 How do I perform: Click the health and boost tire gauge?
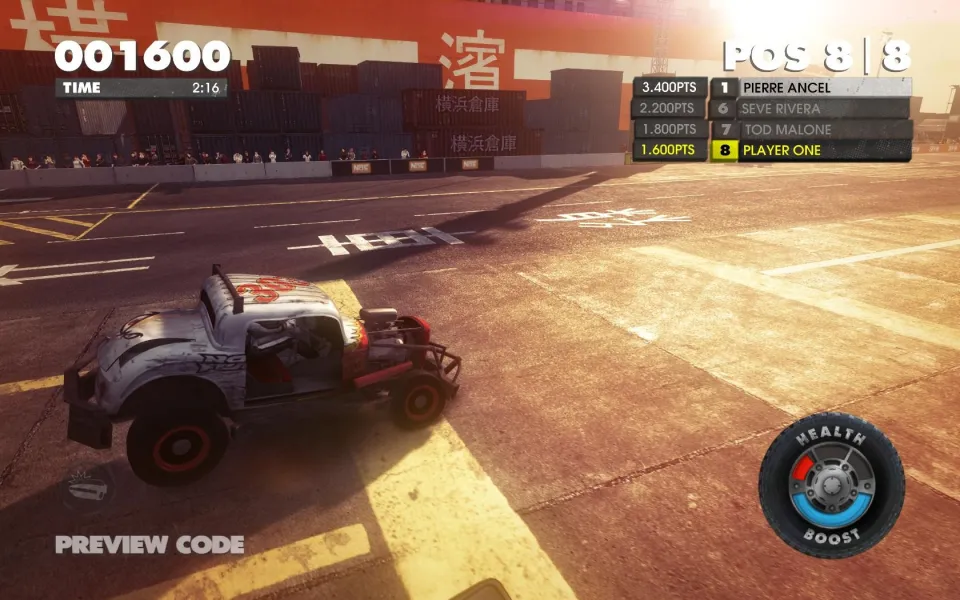pyautogui.click(x=831, y=485)
